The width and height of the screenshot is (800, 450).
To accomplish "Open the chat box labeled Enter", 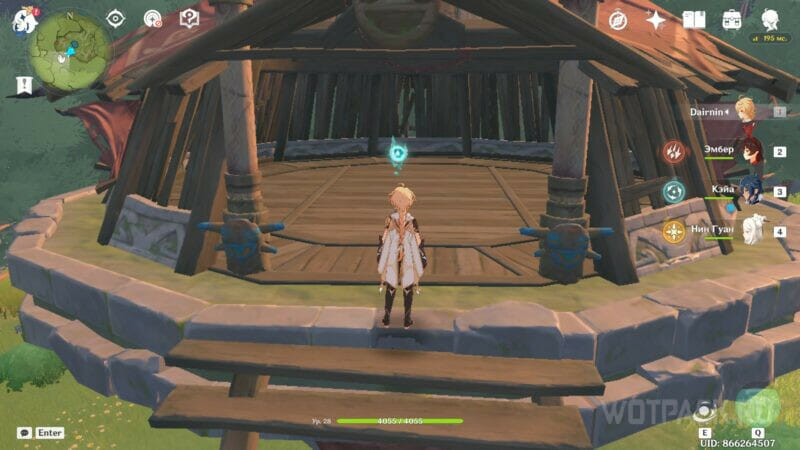I will [40, 433].
